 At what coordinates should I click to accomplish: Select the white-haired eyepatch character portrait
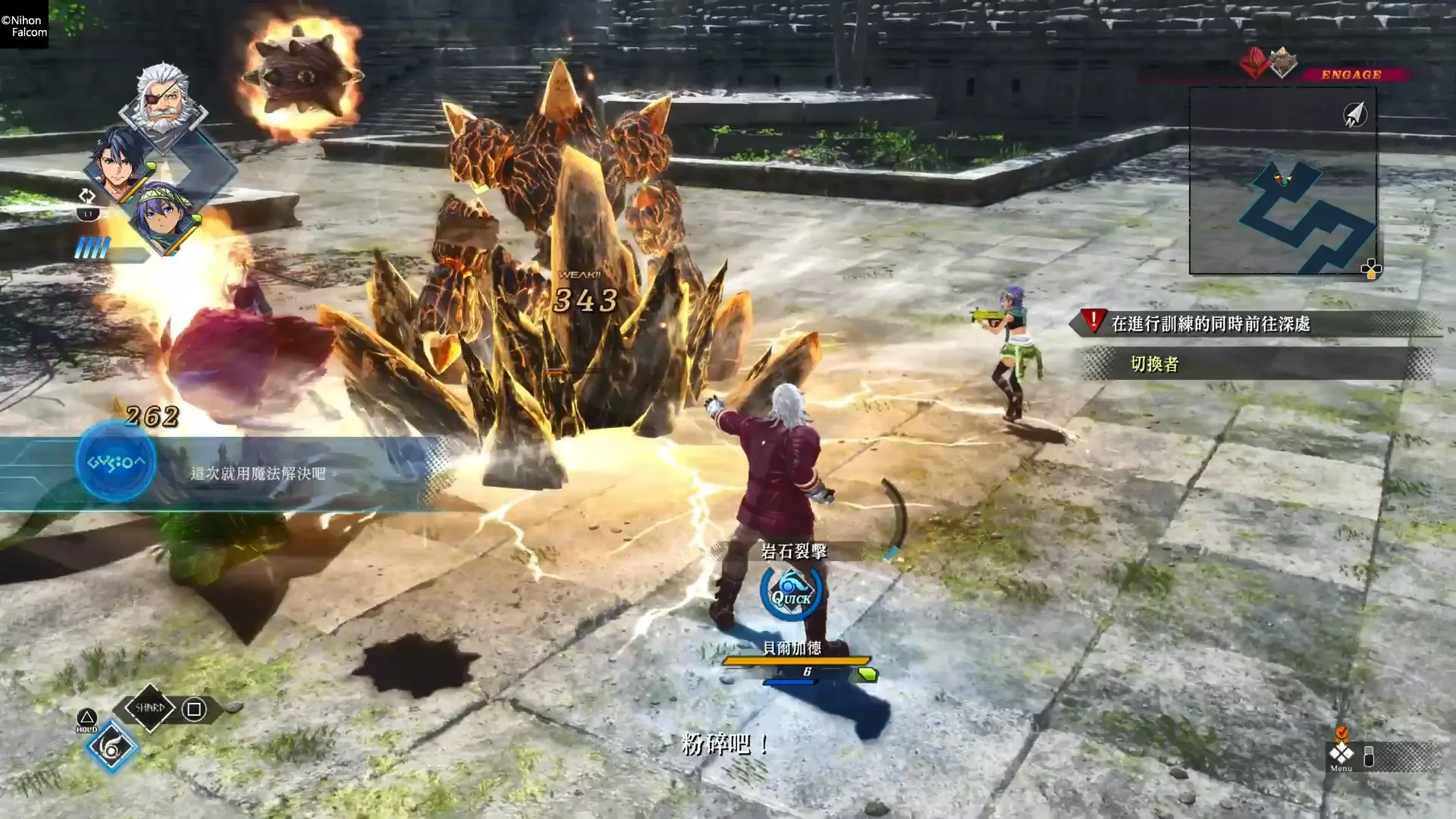click(163, 99)
